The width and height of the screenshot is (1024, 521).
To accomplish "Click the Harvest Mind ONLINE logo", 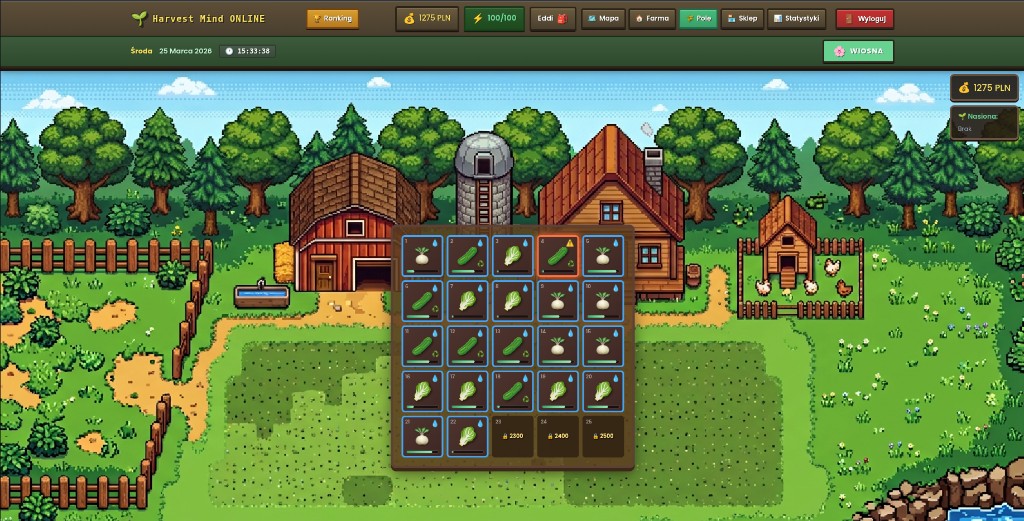I will click(x=198, y=18).
